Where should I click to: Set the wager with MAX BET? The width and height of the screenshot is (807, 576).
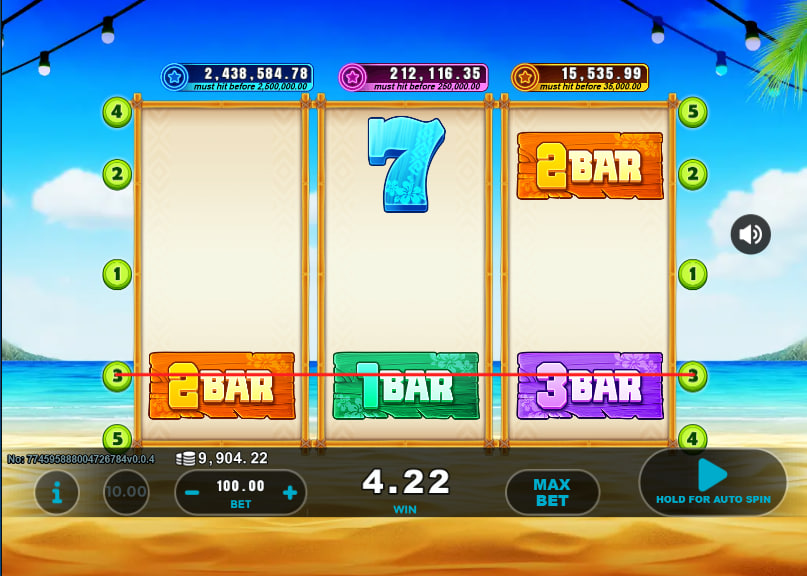tap(552, 492)
